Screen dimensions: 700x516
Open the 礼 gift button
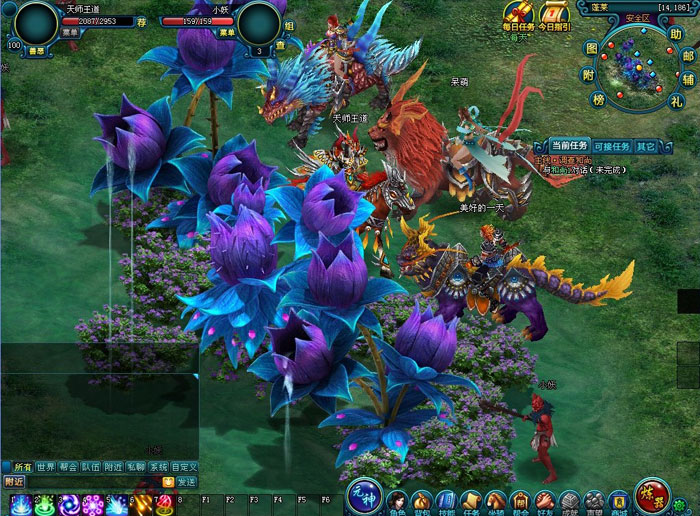(x=677, y=100)
